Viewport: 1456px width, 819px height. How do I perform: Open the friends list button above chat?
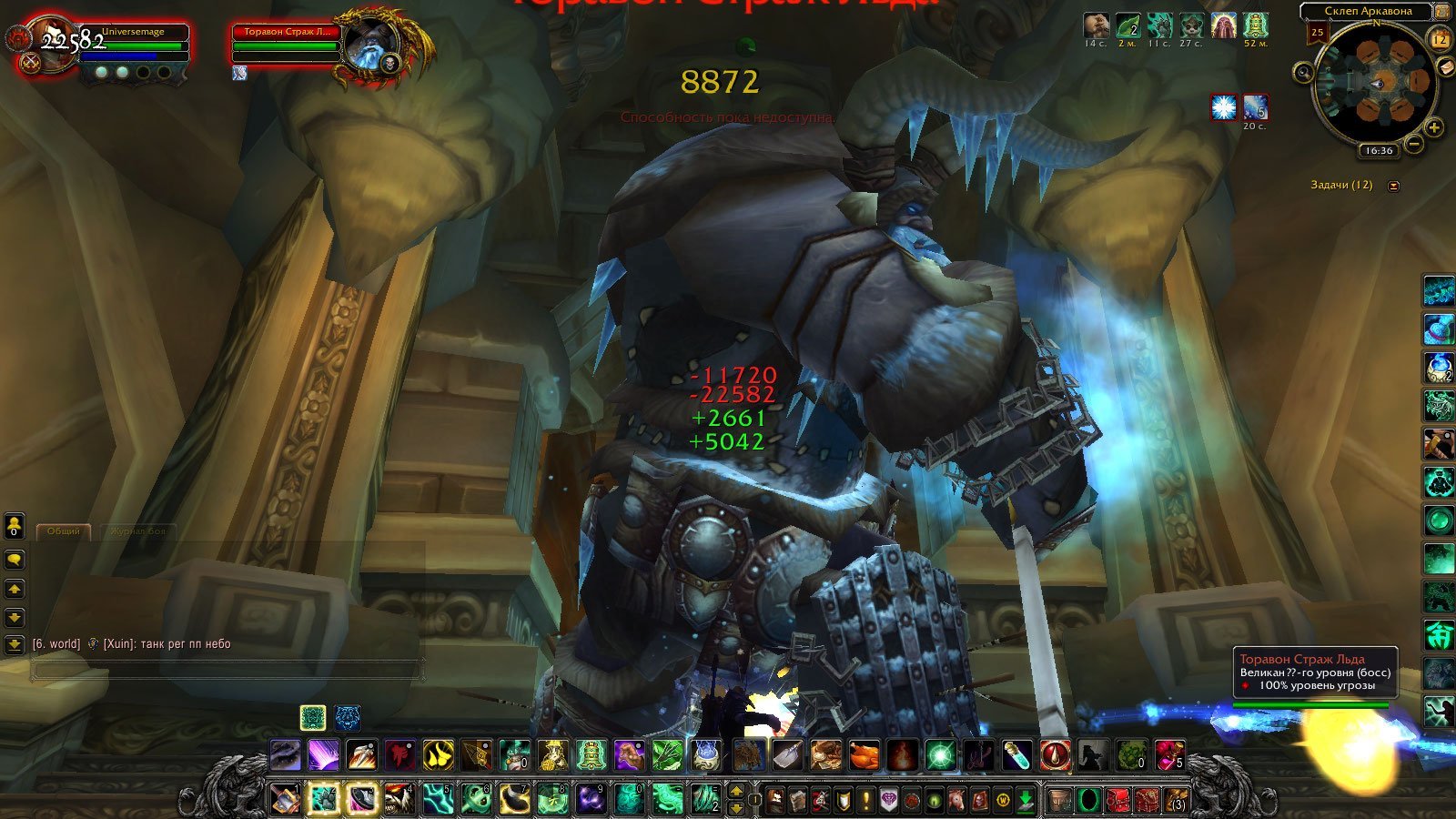pyautogui.click(x=15, y=526)
